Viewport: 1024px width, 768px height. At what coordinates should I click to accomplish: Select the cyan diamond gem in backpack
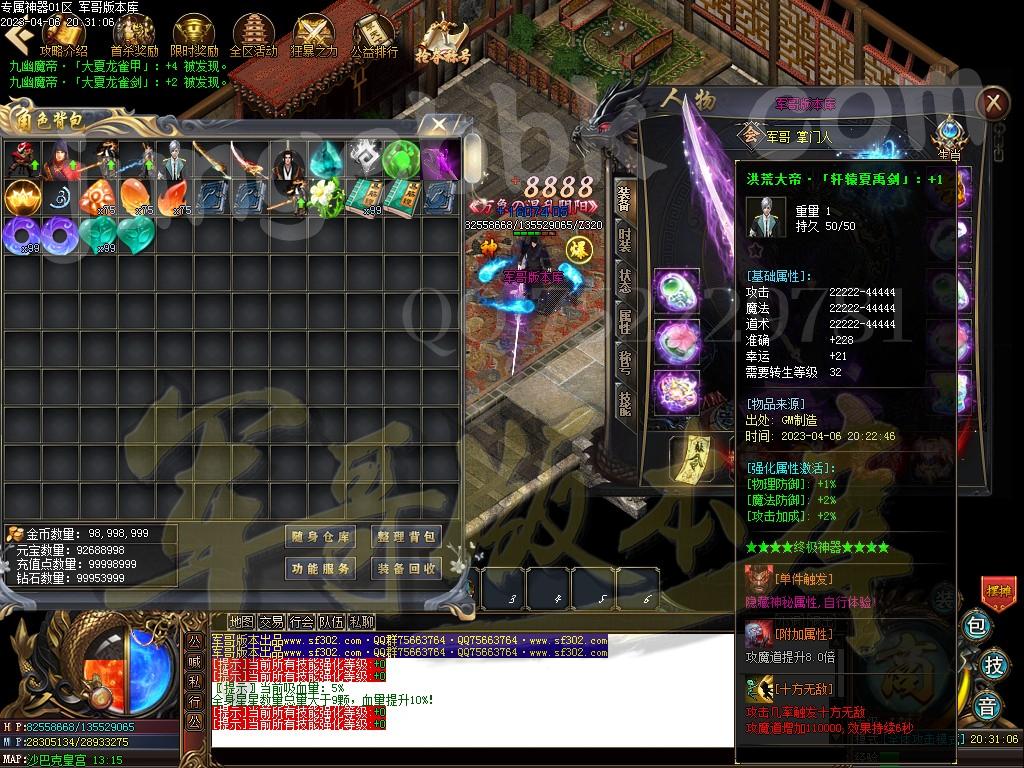(x=325, y=158)
